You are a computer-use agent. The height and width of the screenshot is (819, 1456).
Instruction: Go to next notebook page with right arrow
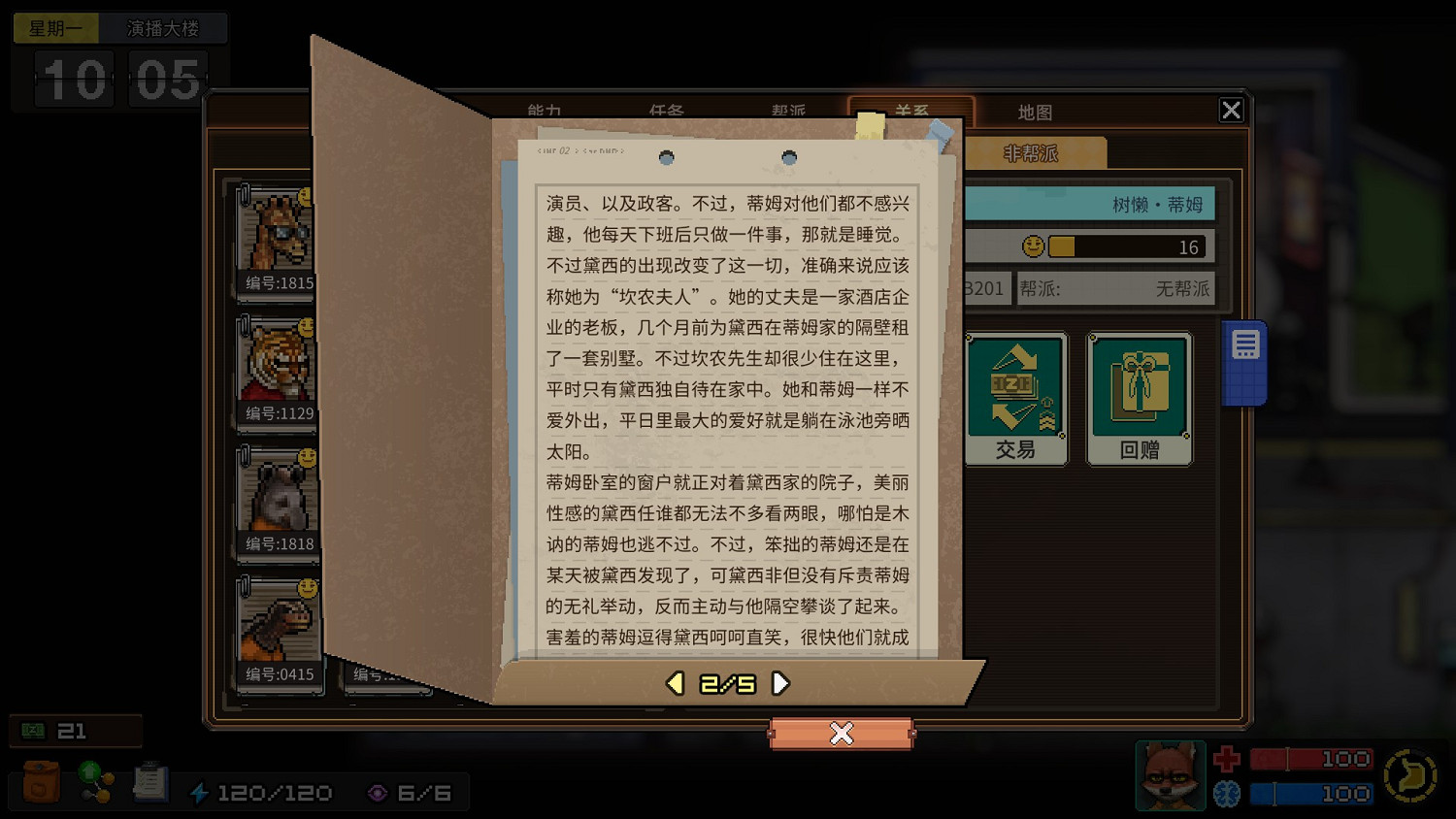(782, 683)
